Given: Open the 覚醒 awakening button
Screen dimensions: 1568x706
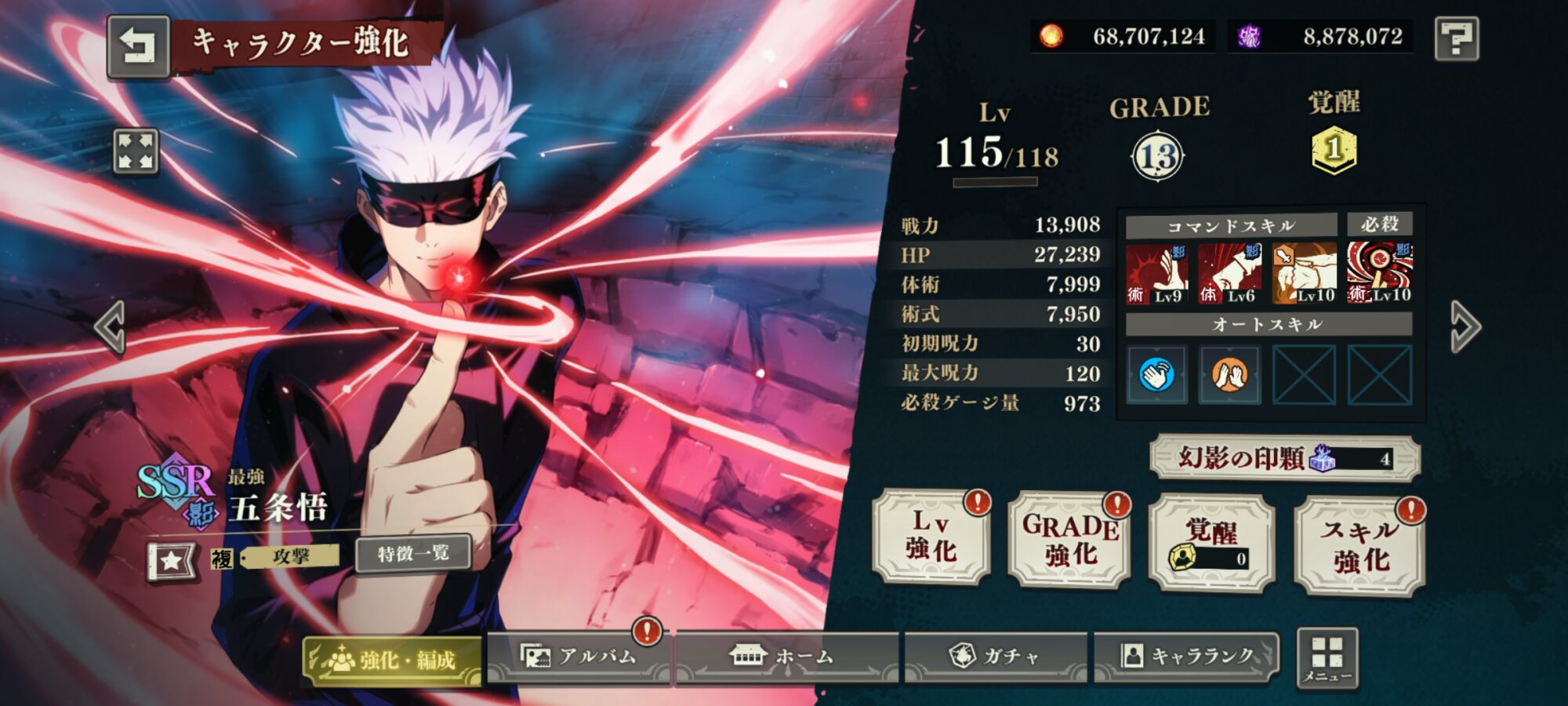Looking at the screenshot, I should [1211, 543].
